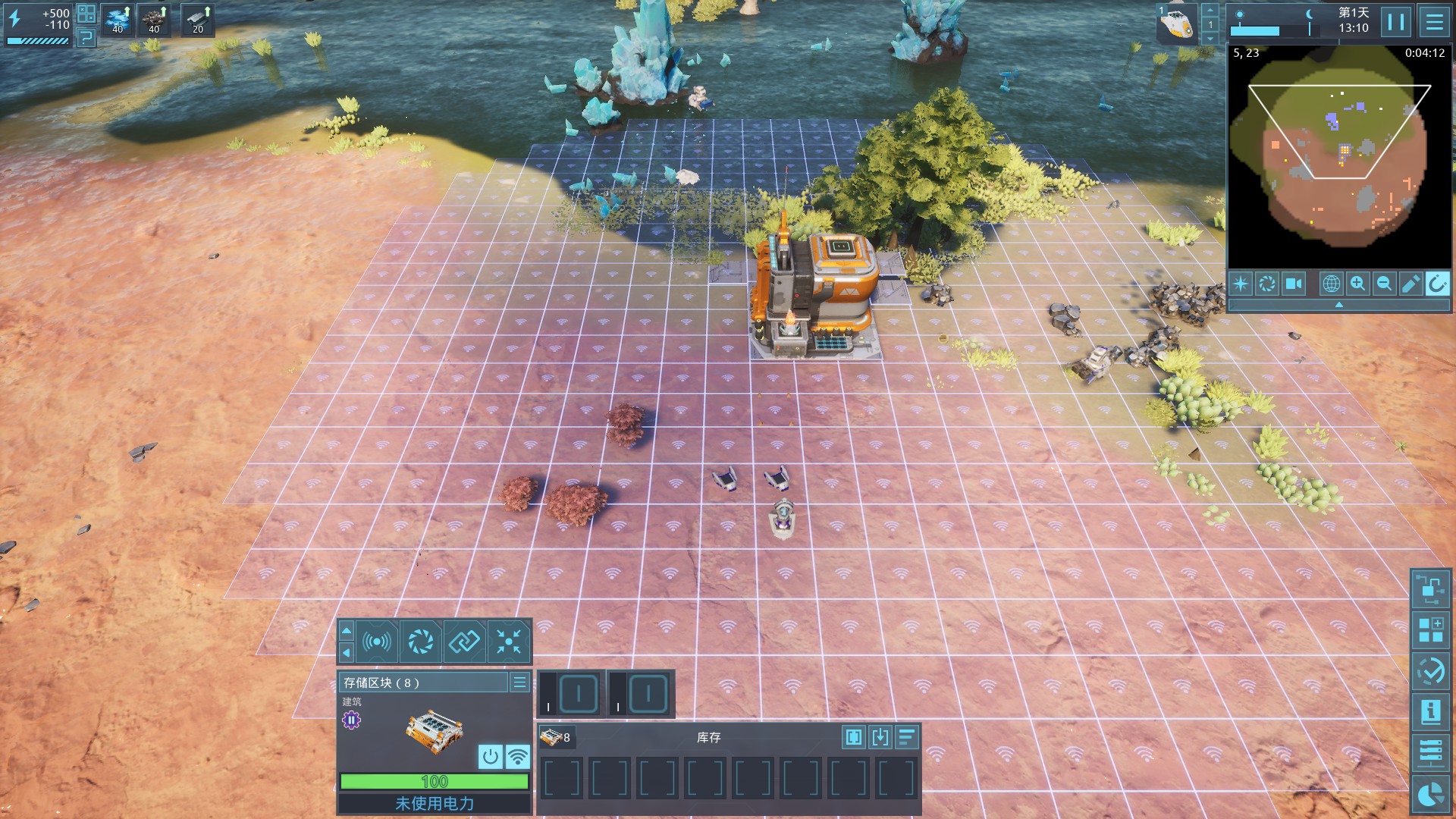
Task: Toggle the globe view under the minimap
Action: coord(1331,284)
